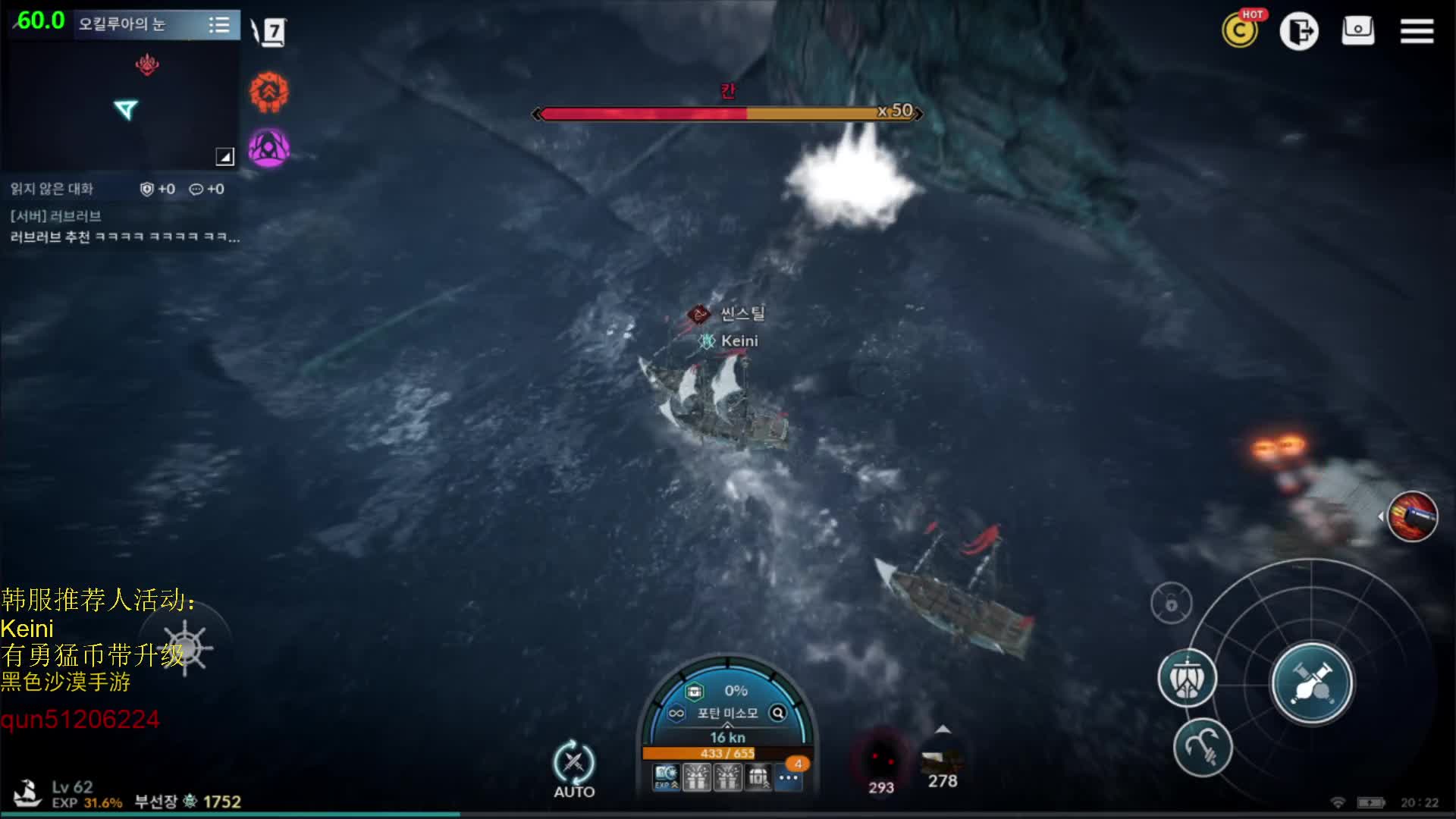Fire the ship's cannons attack button
The image size is (1456, 819).
[1311, 683]
